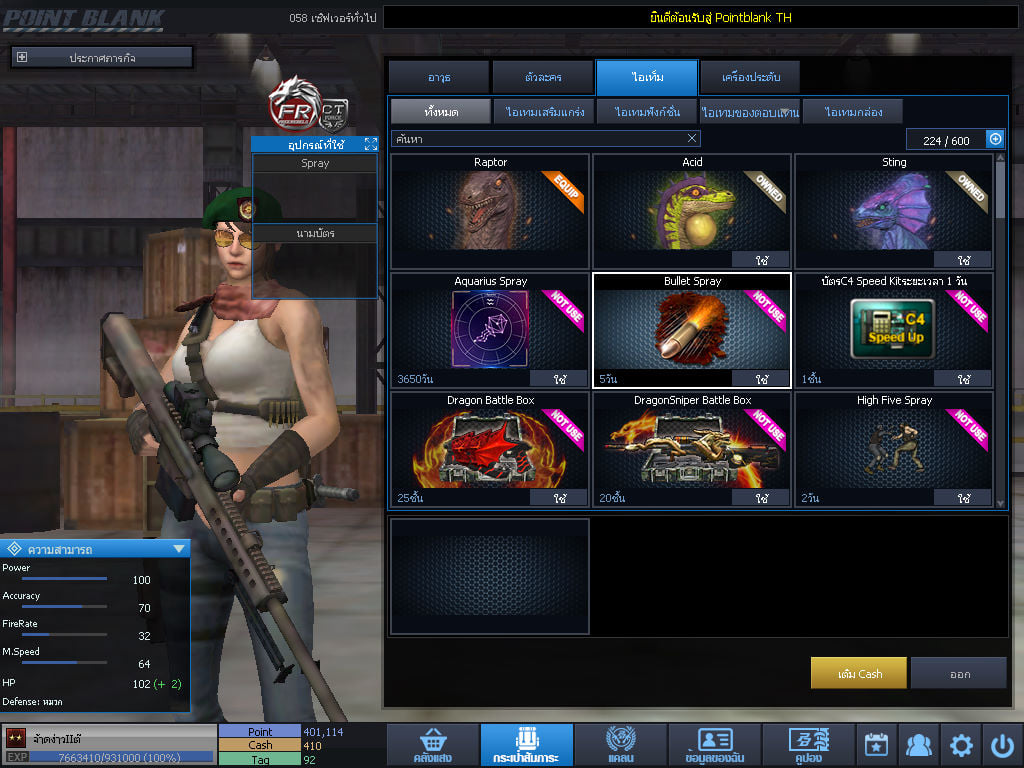Select the Raptor item card

pyautogui.click(x=490, y=212)
